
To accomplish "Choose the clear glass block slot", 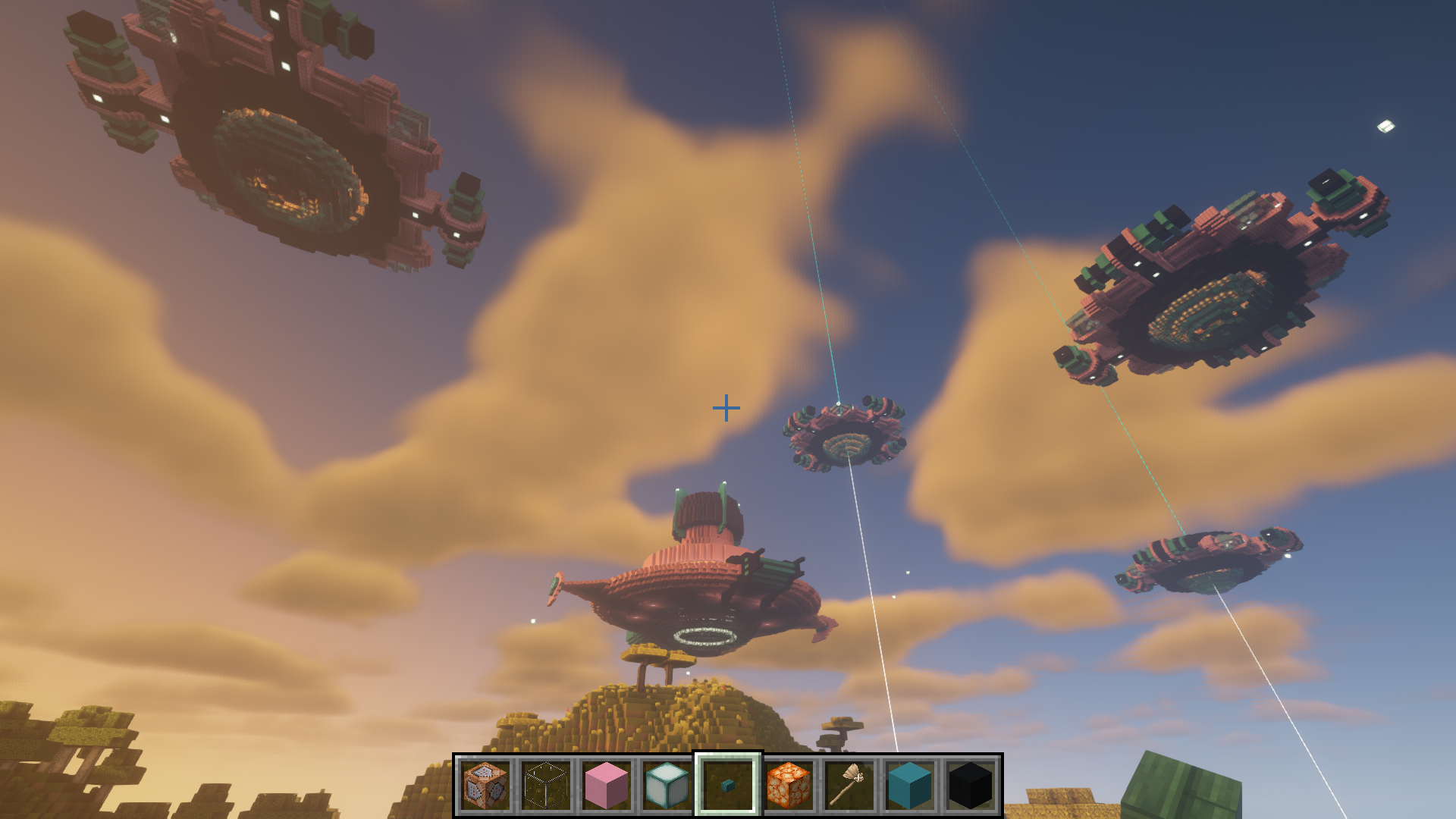I will click(x=546, y=786).
